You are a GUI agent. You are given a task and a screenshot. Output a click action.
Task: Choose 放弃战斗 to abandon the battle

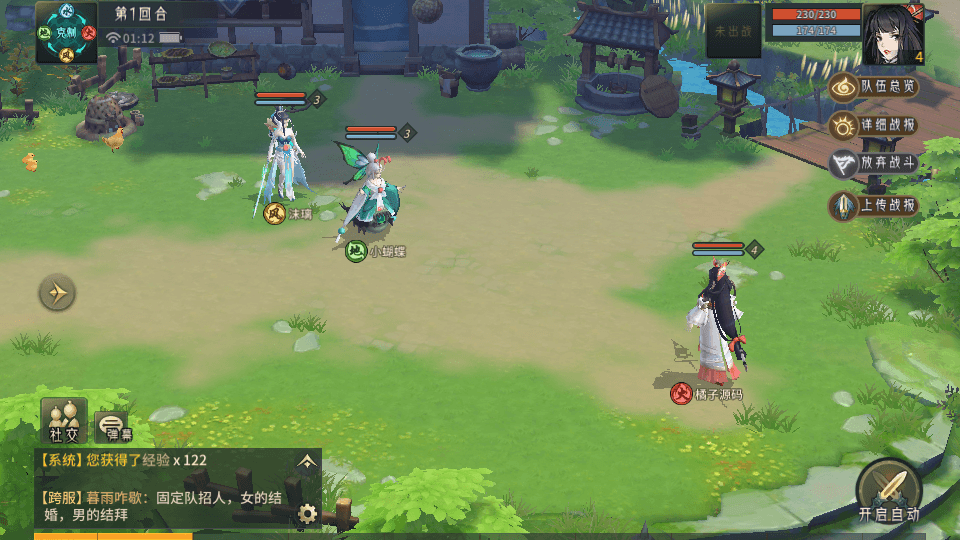pyautogui.click(x=874, y=165)
